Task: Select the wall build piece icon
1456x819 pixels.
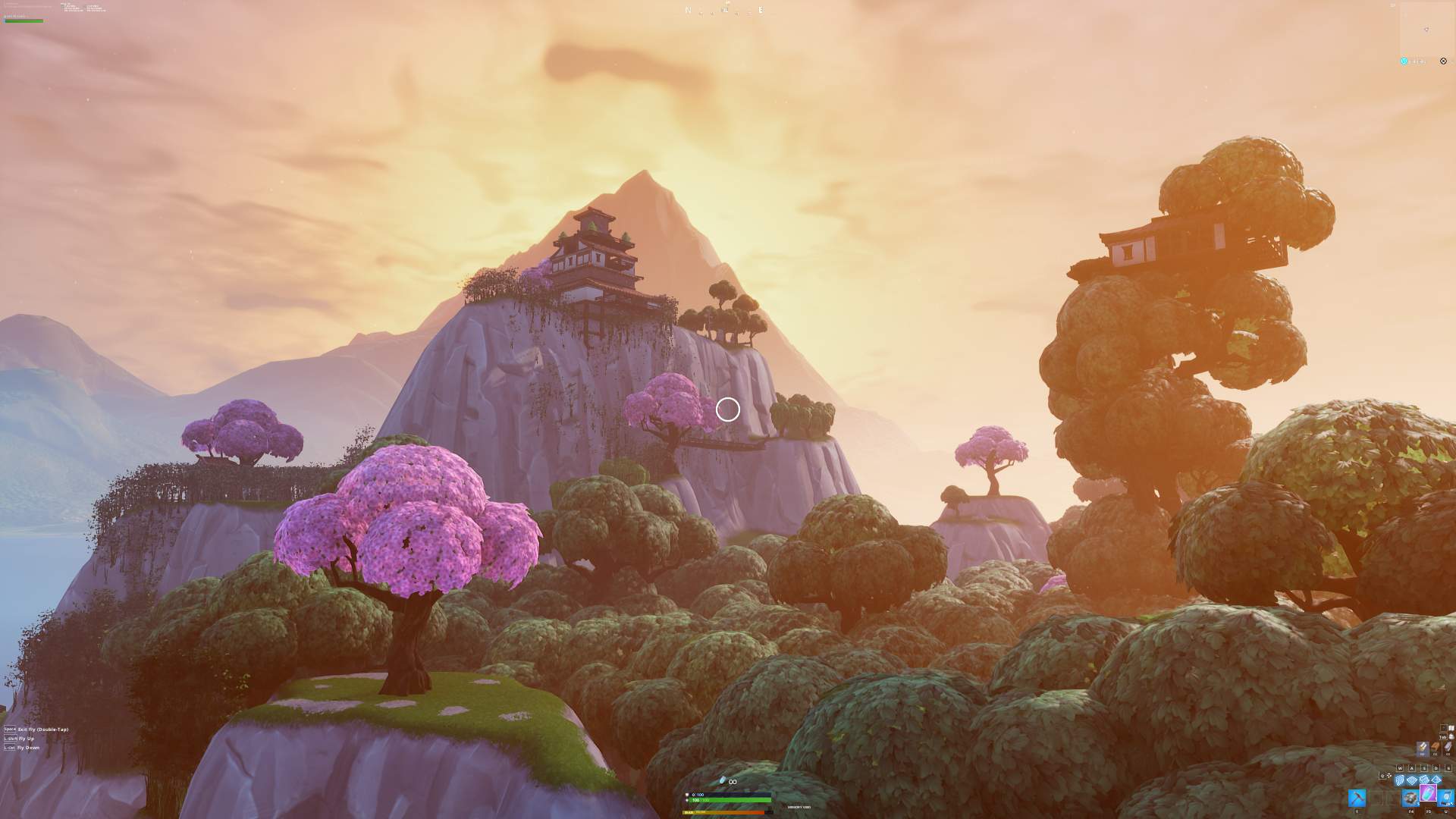Action: [x=1400, y=780]
